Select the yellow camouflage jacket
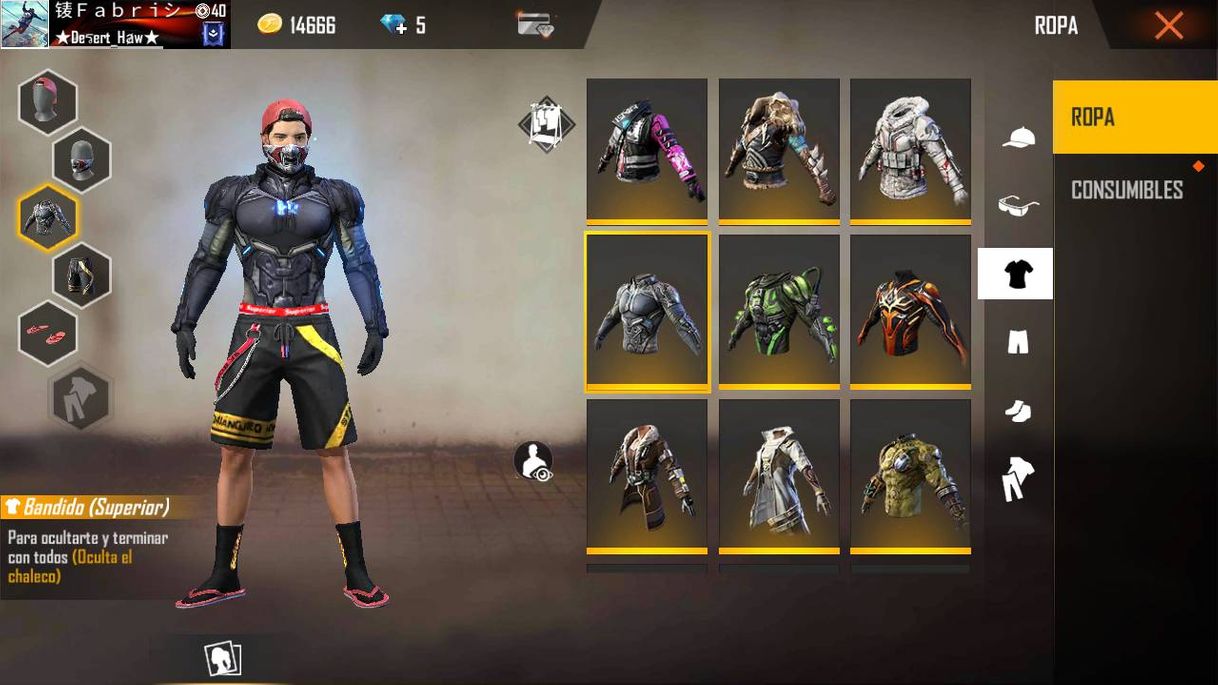The width and height of the screenshot is (1218, 685). pos(910,475)
